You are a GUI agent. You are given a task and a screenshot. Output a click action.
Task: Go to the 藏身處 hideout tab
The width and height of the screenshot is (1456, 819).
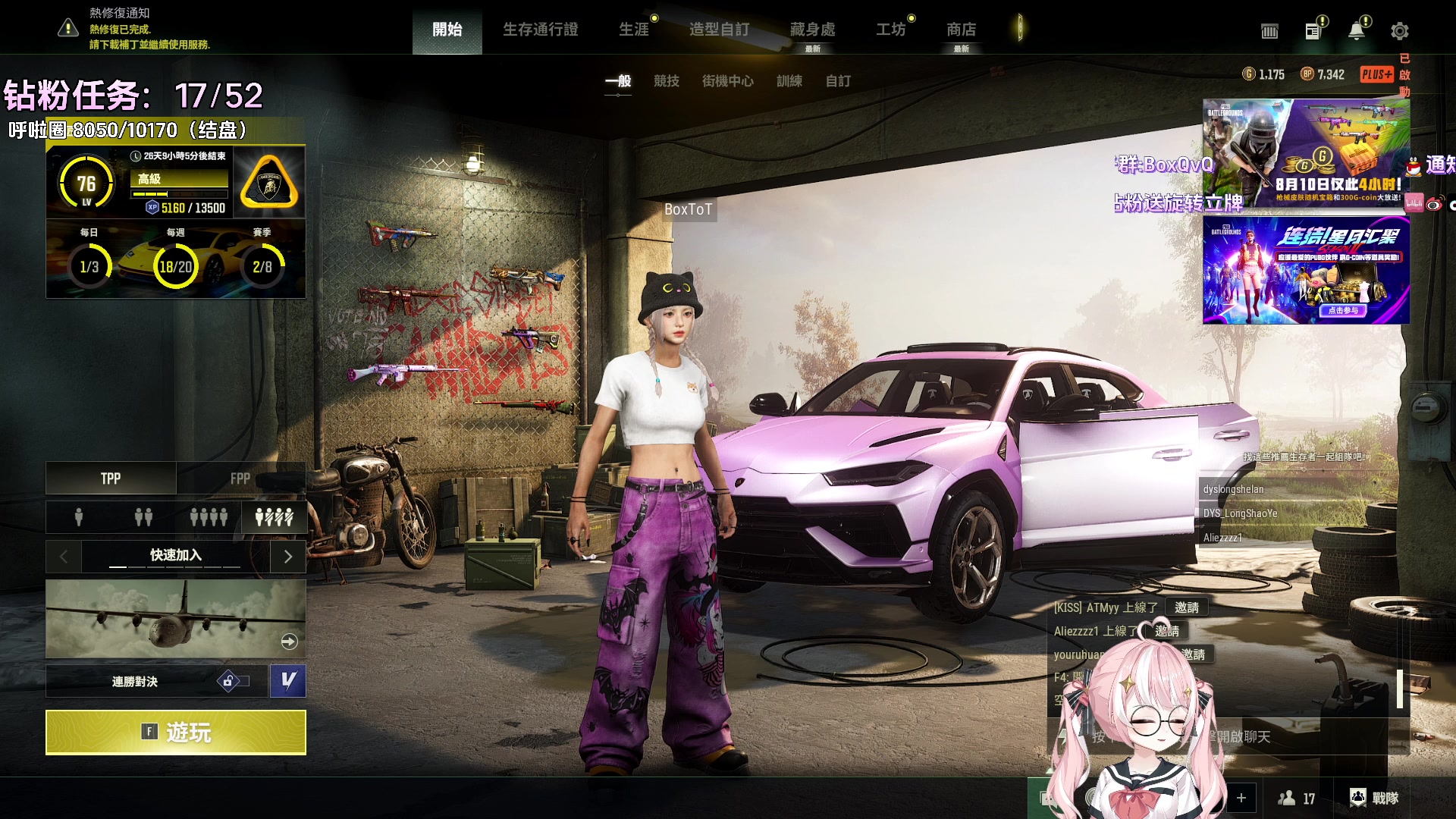click(812, 30)
